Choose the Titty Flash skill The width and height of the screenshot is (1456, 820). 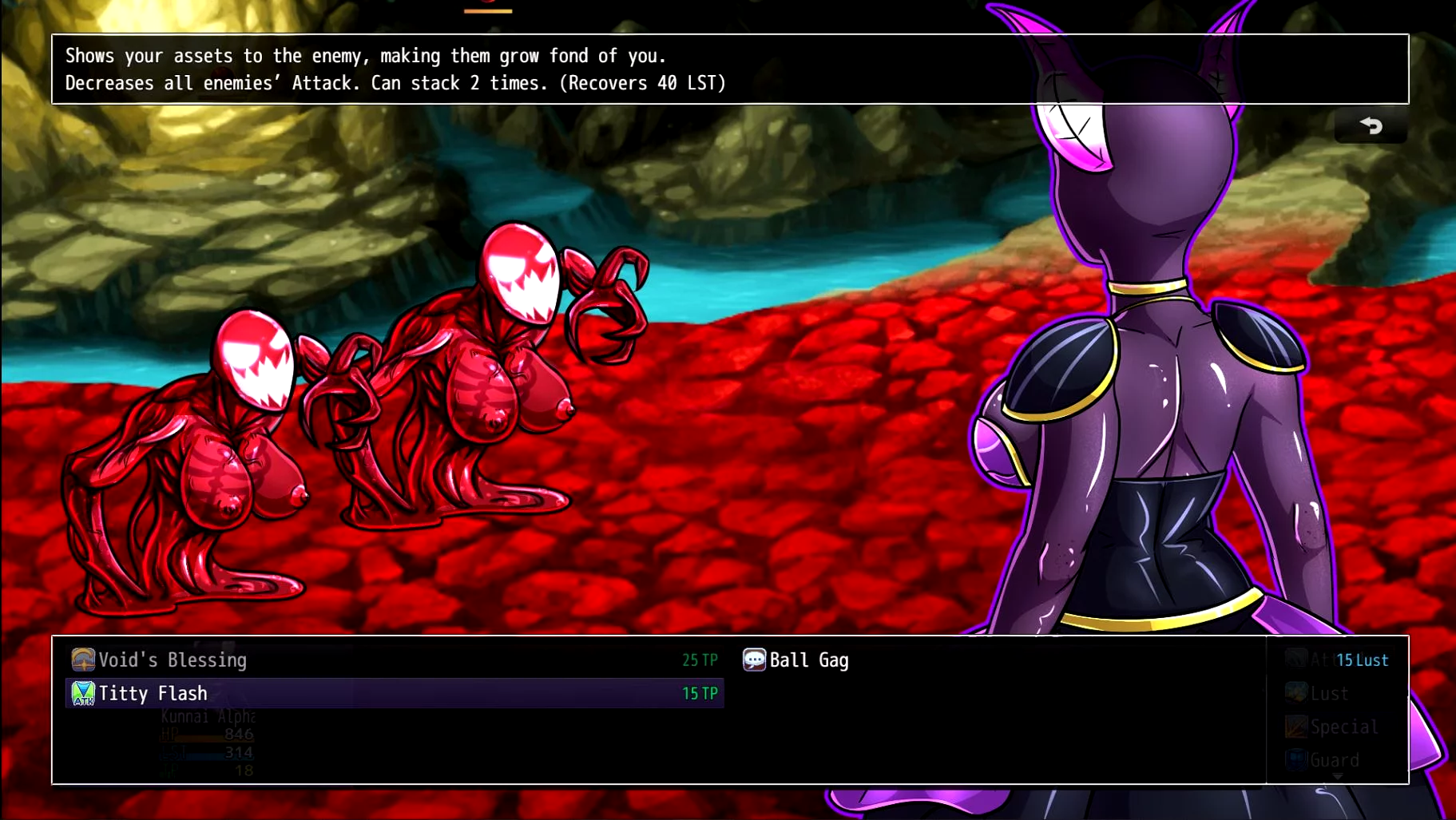[x=153, y=694]
